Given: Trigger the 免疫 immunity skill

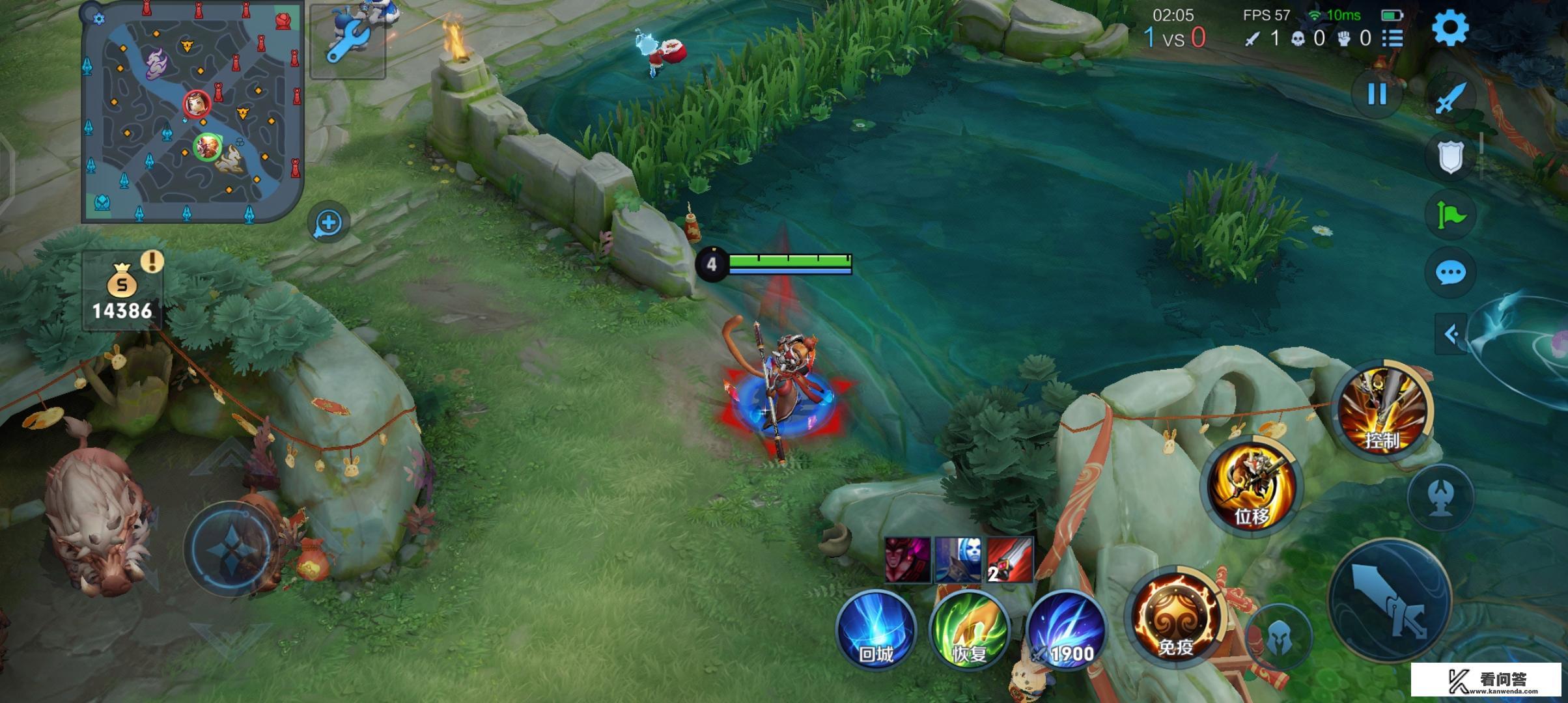Looking at the screenshot, I should click(x=1175, y=616).
